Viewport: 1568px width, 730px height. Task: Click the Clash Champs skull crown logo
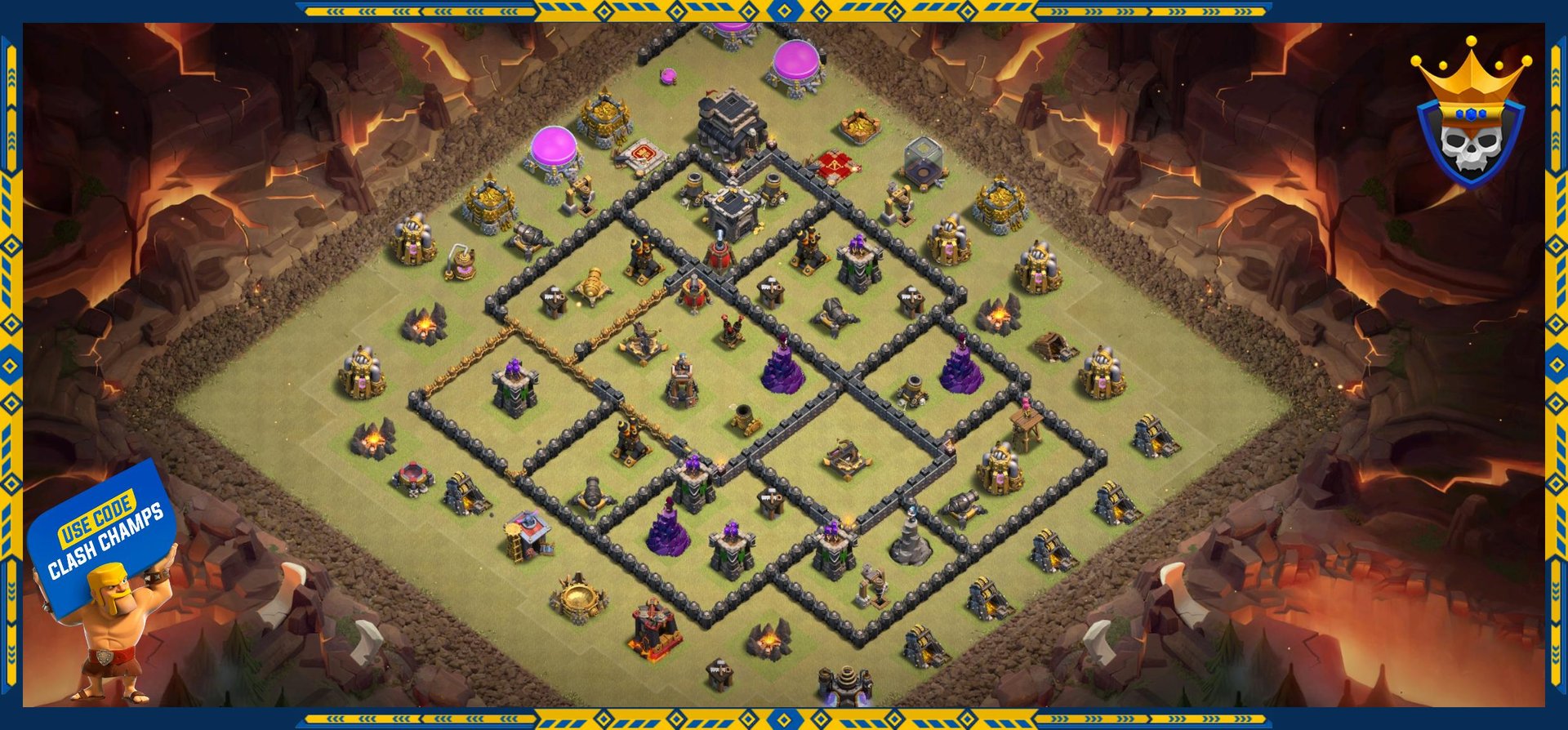click(1470, 118)
